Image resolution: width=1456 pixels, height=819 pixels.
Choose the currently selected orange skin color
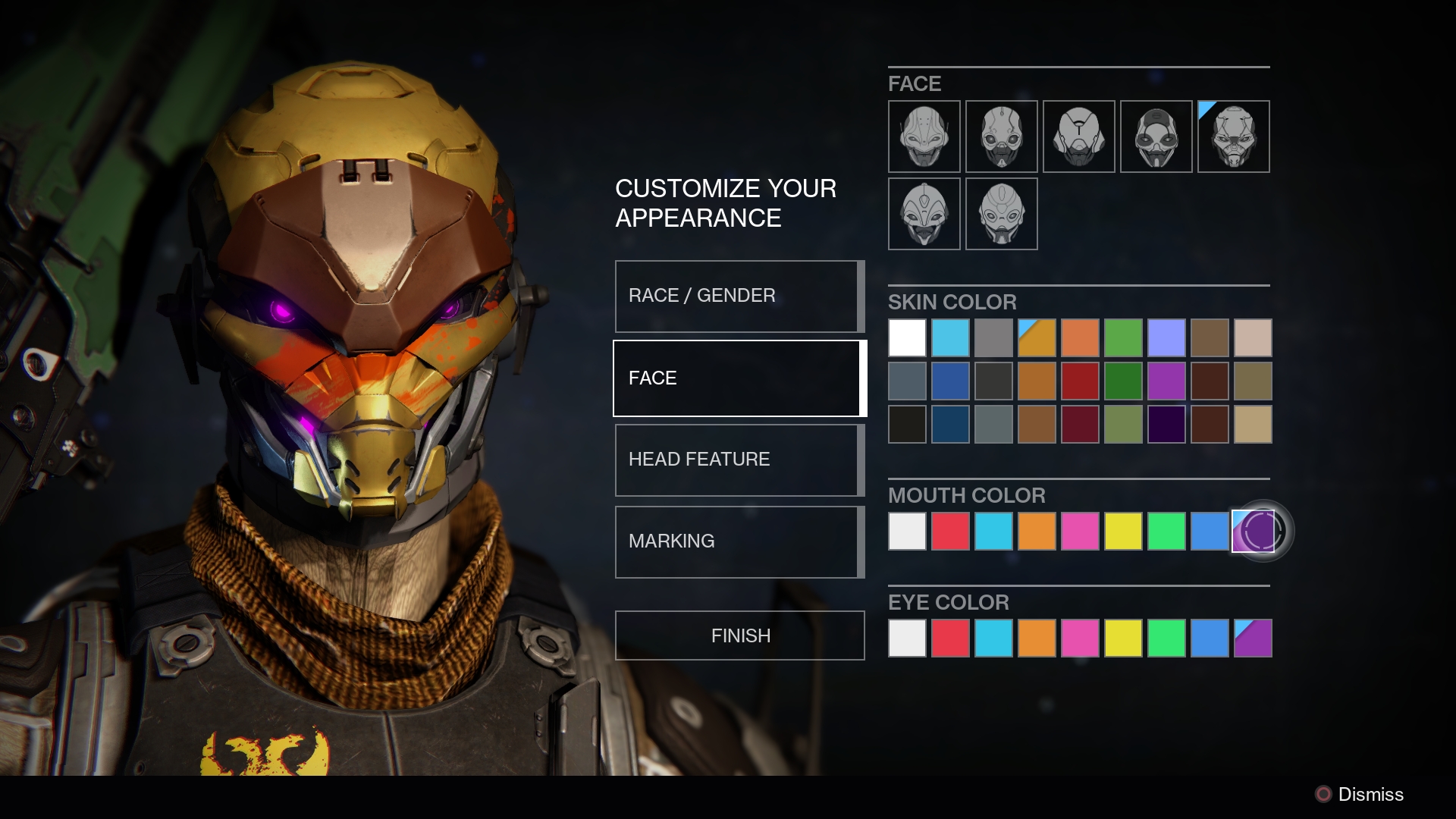[x=1037, y=338]
